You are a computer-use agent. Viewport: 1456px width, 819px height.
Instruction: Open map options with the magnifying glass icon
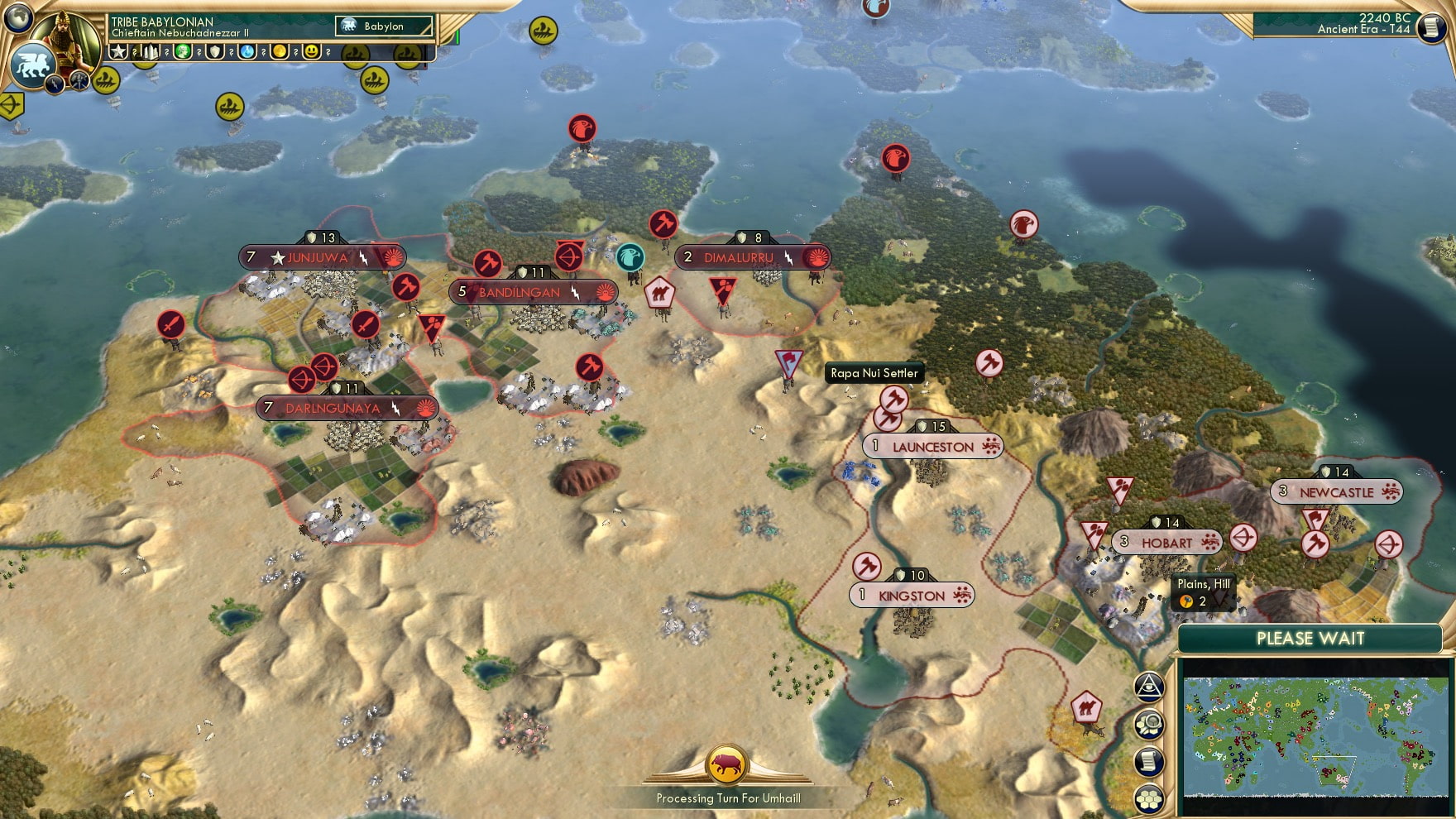pos(1148,724)
